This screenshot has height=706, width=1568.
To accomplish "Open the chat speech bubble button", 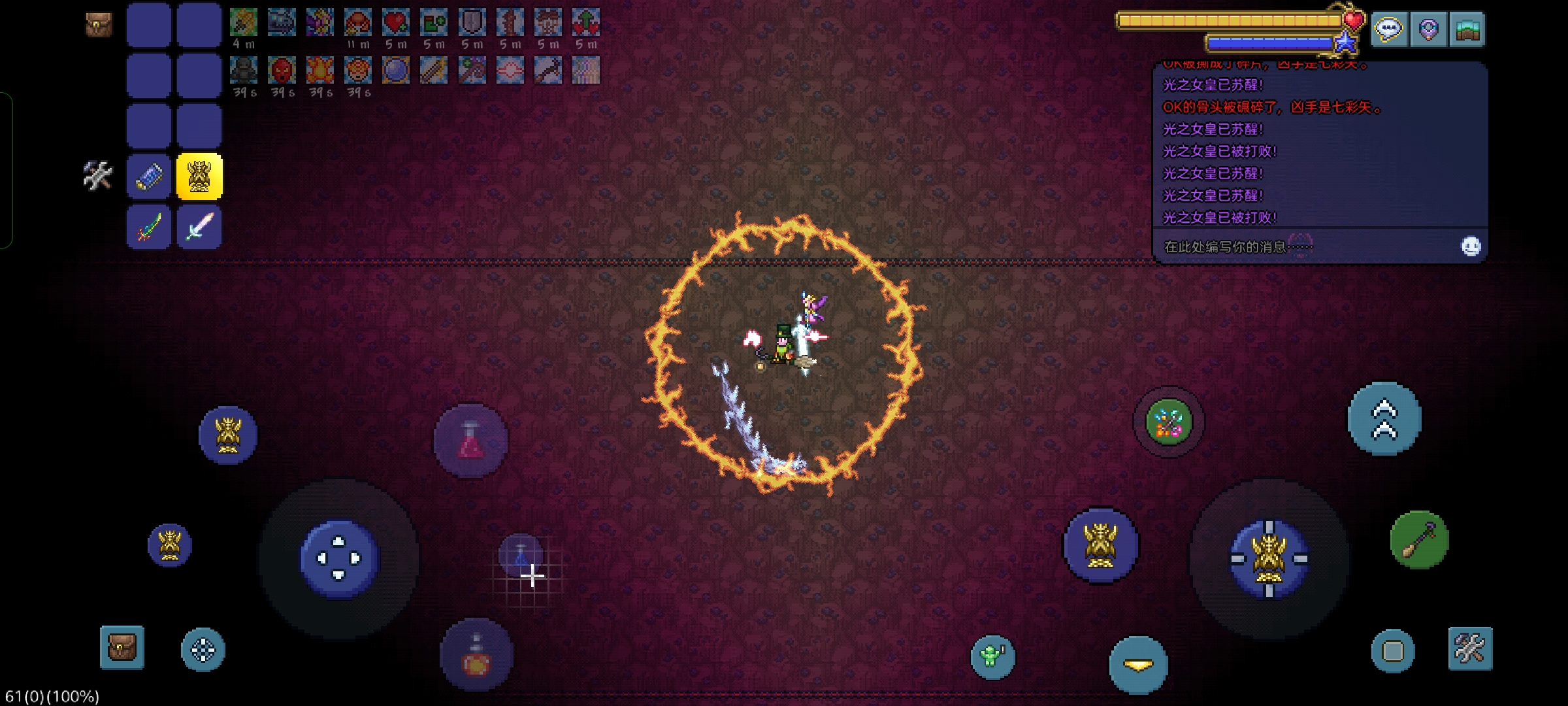I will tap(1388, 29).
